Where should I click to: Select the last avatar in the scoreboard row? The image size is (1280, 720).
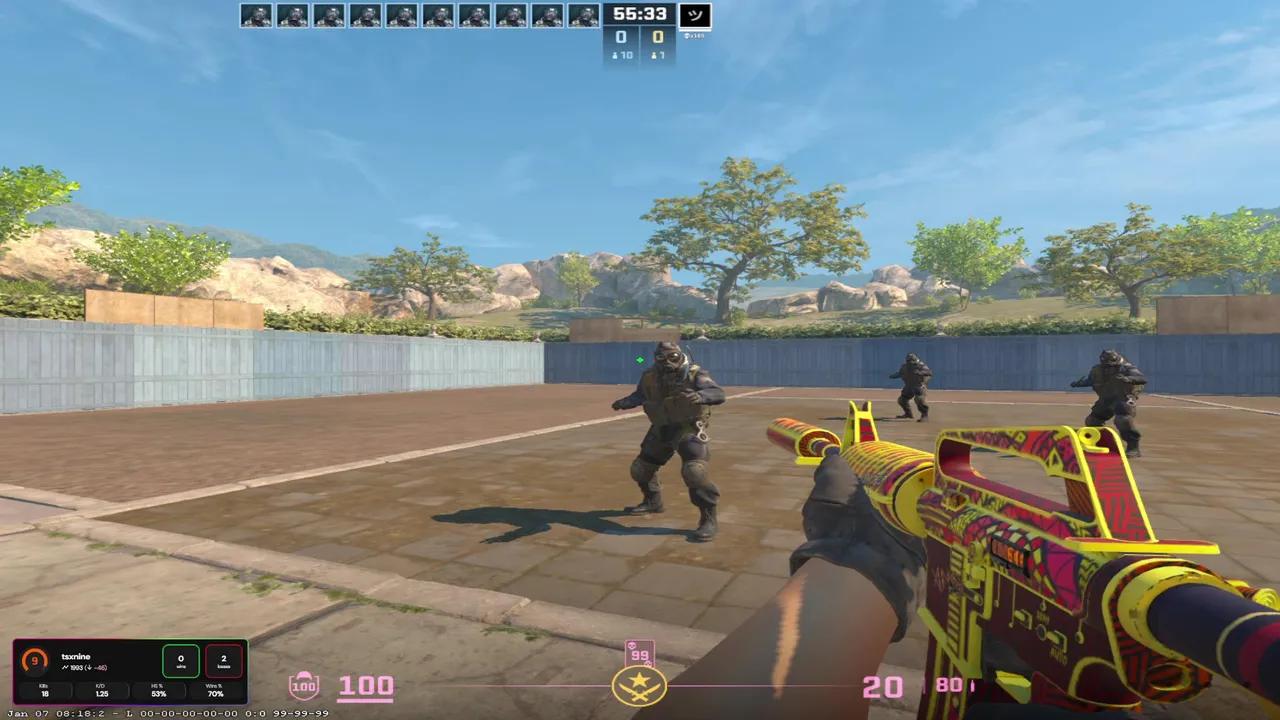[x=583, y=16]
